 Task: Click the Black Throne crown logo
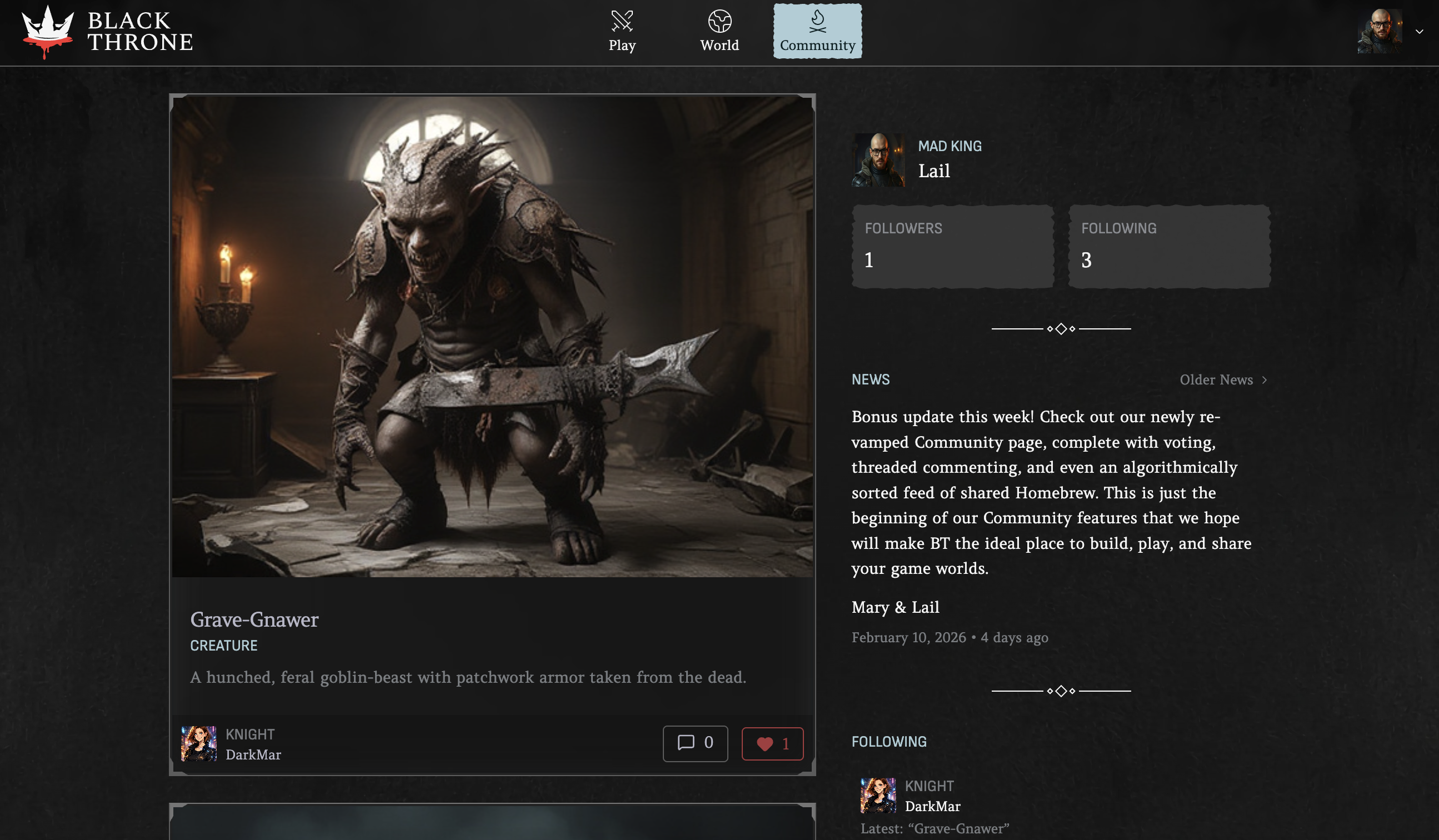pyautogui.click(x=47, y=28)
